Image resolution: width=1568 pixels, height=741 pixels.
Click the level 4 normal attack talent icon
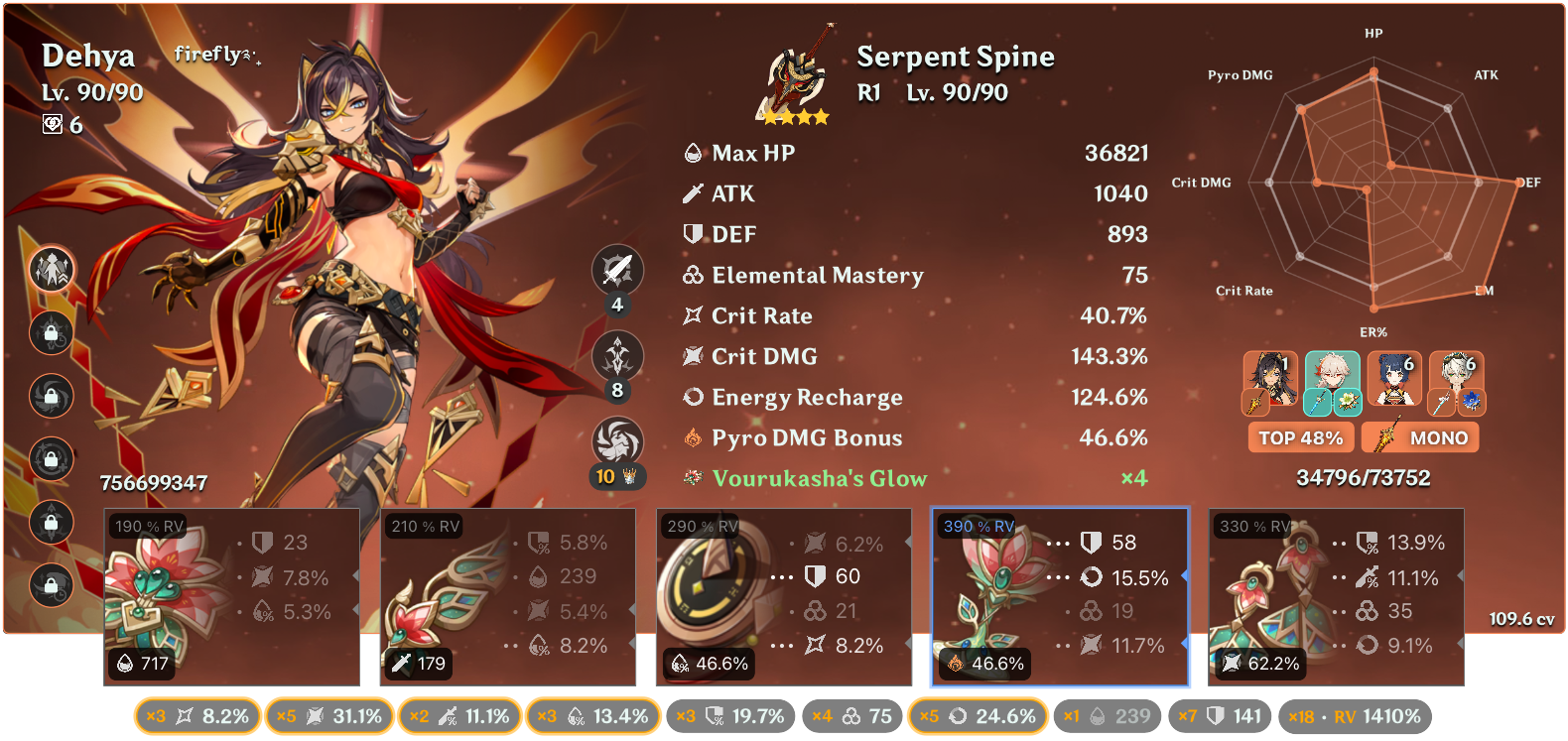[620, 269]
